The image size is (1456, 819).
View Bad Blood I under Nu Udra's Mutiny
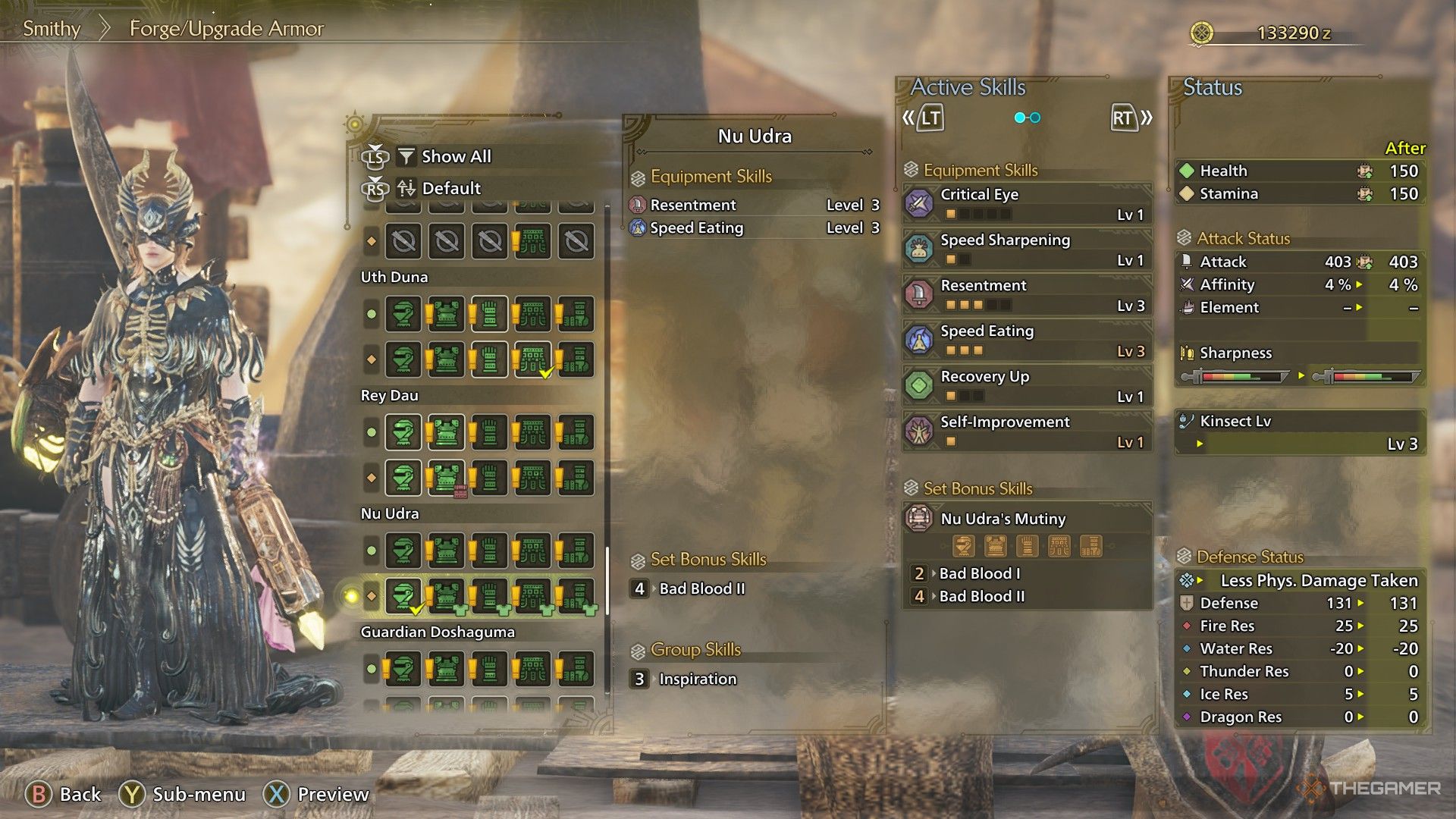[979, 573]
